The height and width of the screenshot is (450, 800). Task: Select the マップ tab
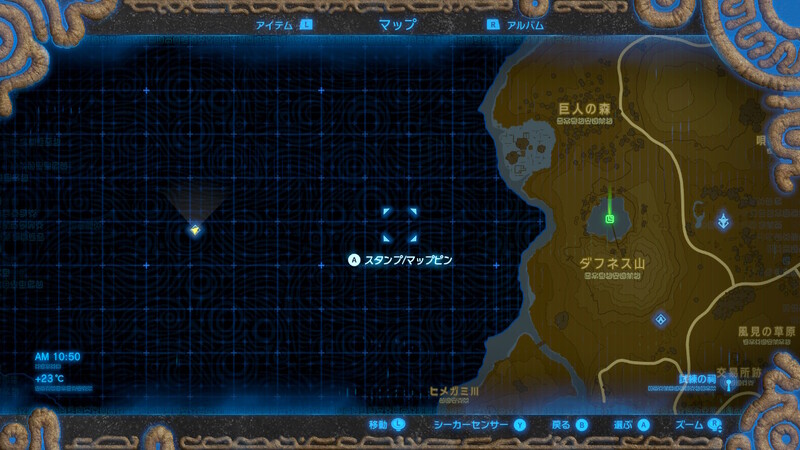click(x=397, y=24)
